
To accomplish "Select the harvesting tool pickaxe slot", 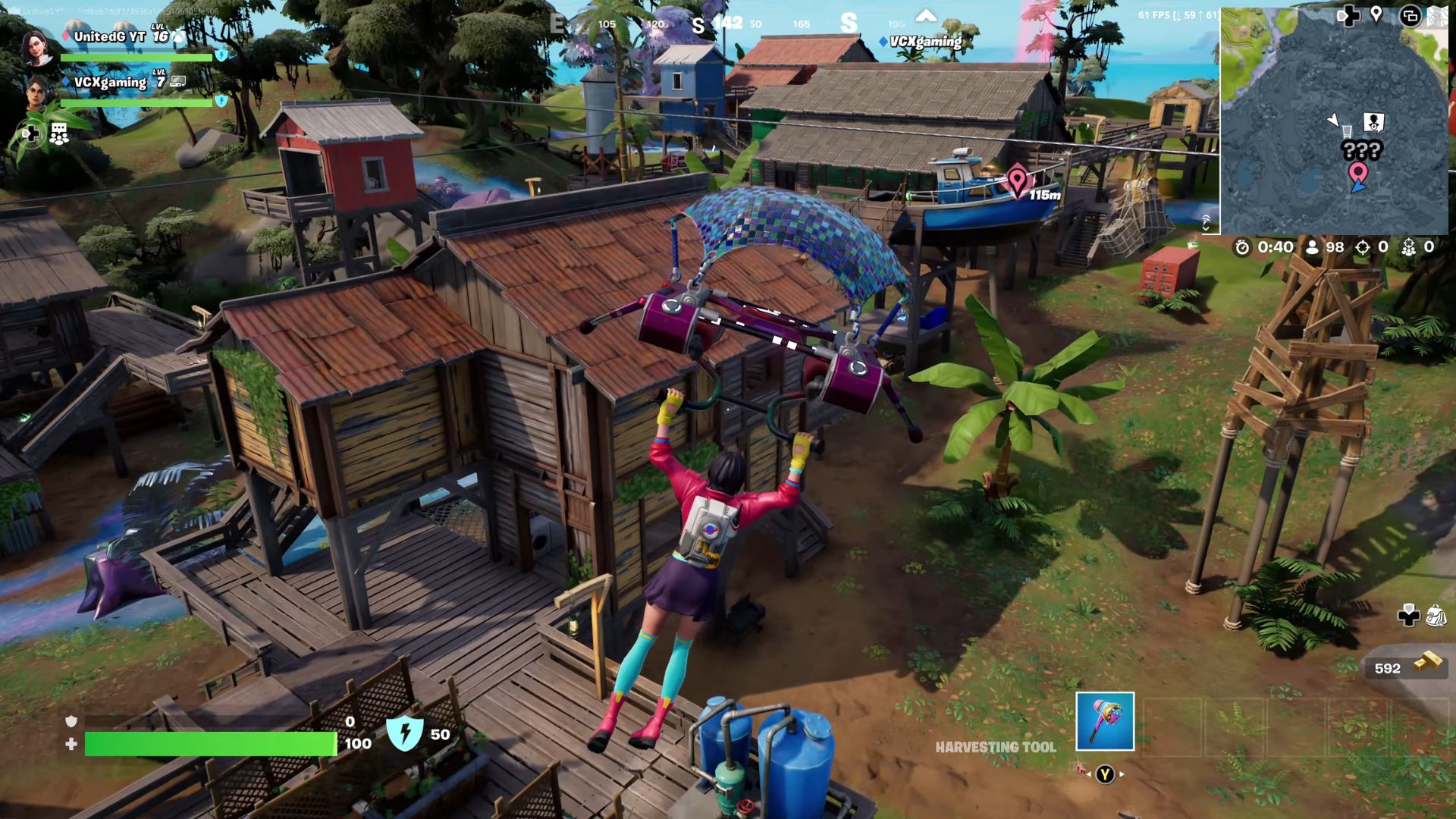I will pyautogui.click(x=1105, y=721).
